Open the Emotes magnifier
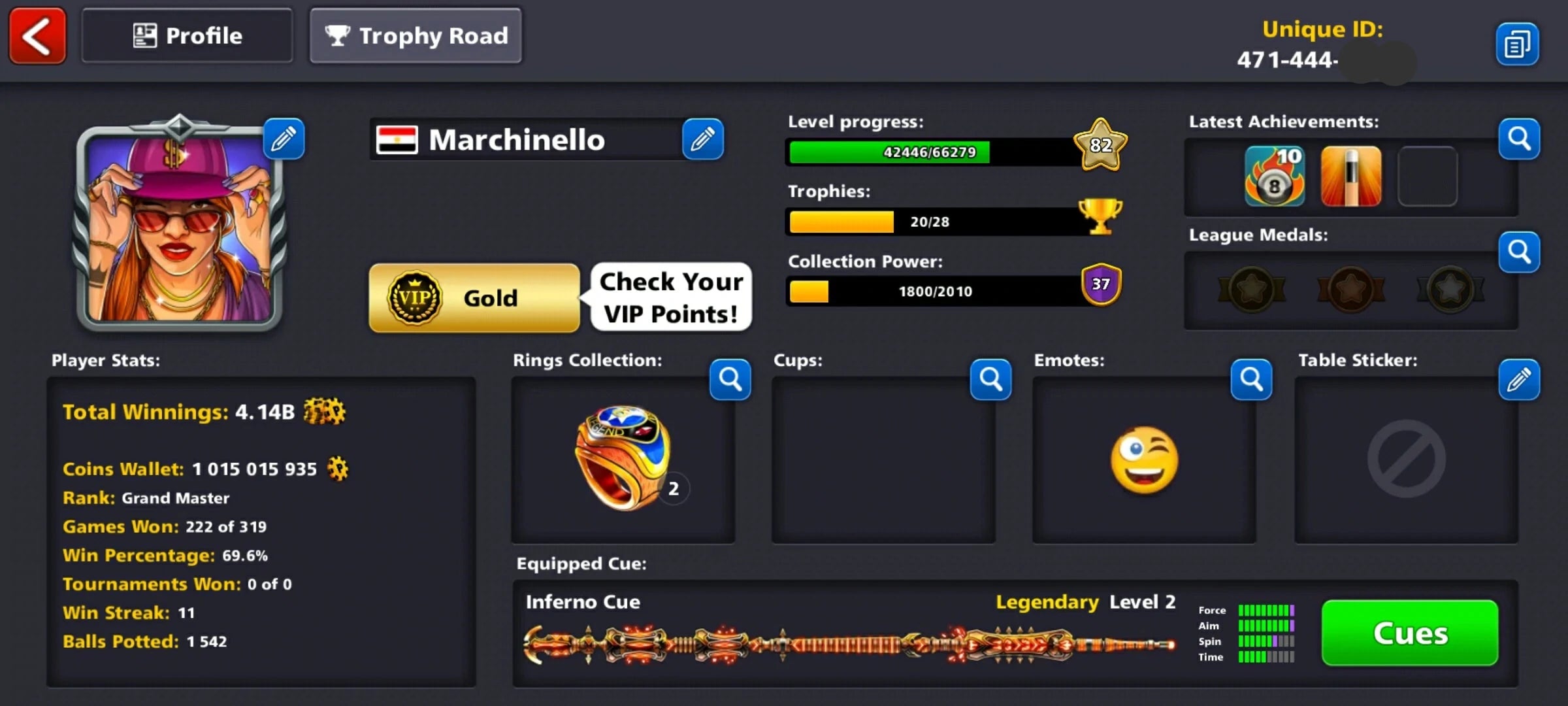 tap(1251, 379)
